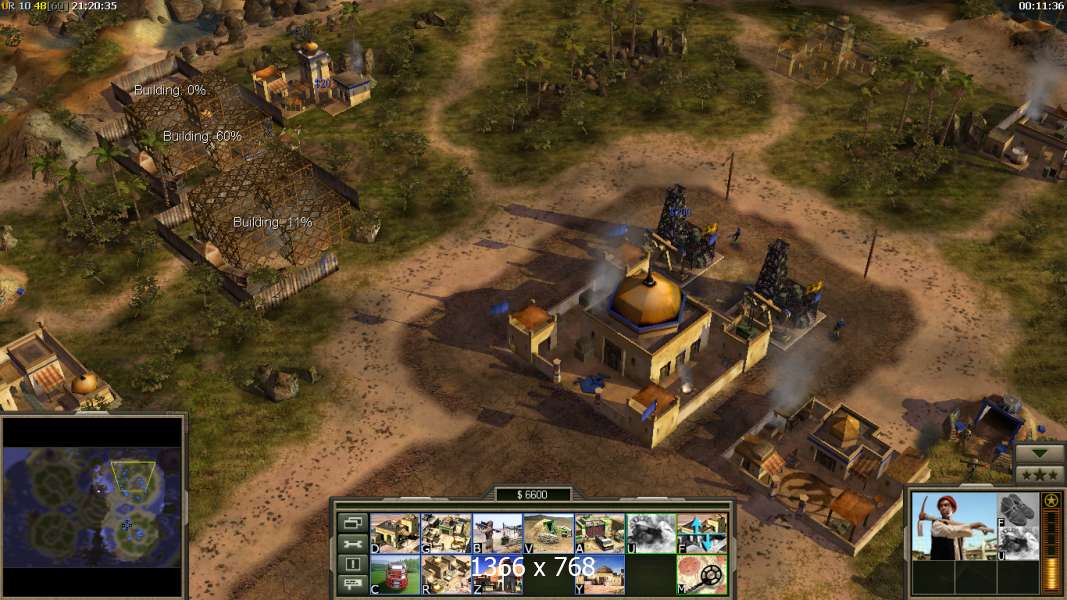Activate the blue arrows icon labeled F
The height and width of the screenshot is (600, 1067).
point(702,533)
